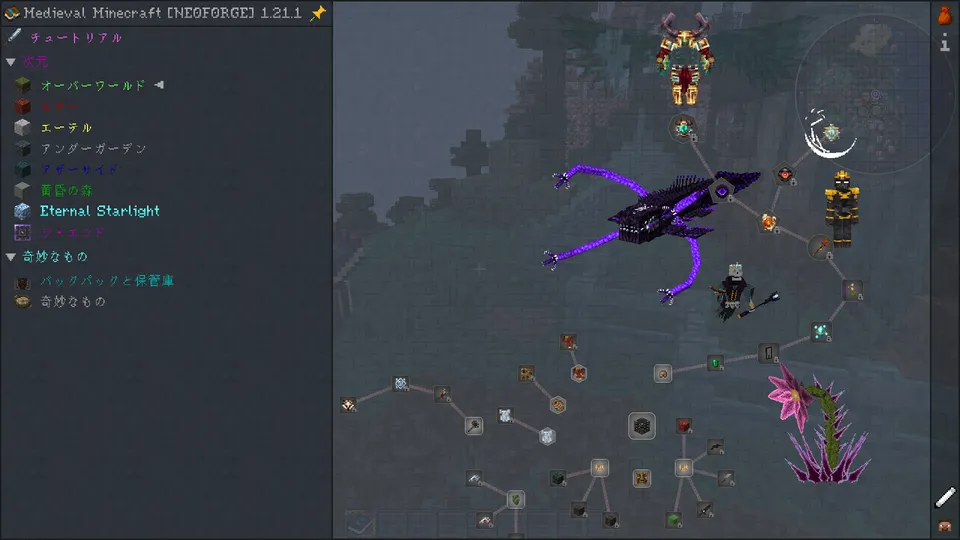960x540 pixels.
Task: Collapse the 次元 chapter group arrow
Action: (x=11, y=62)
